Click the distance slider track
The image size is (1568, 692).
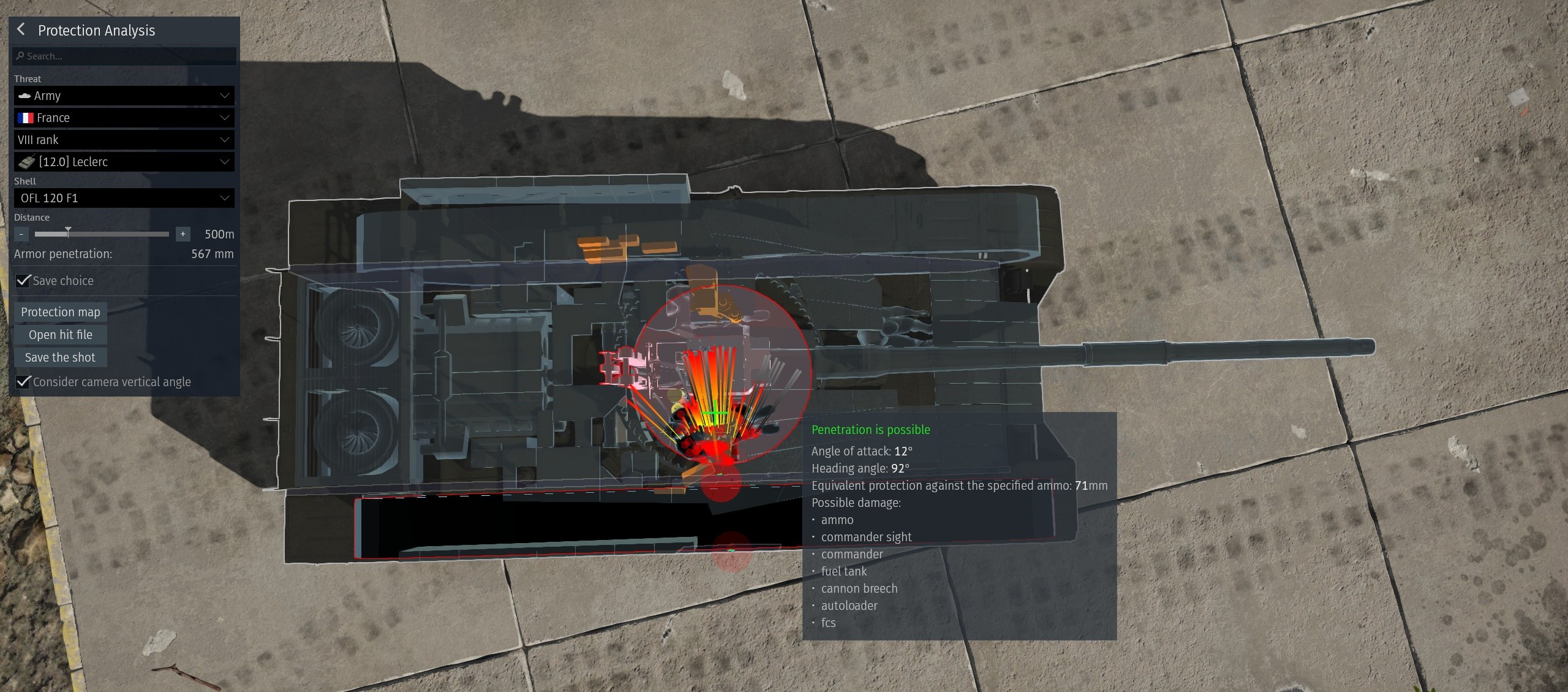pos(102,234)
